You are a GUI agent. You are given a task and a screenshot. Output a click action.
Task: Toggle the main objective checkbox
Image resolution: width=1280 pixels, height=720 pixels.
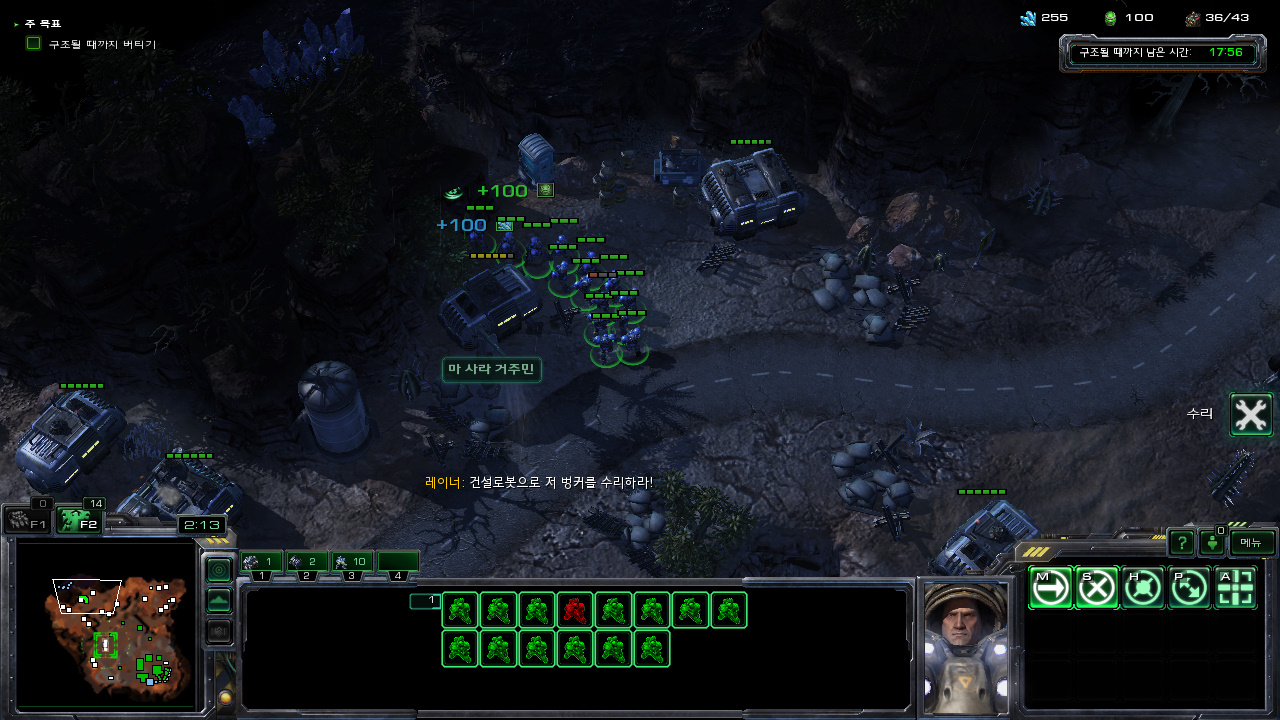click(x=34, y=44)
